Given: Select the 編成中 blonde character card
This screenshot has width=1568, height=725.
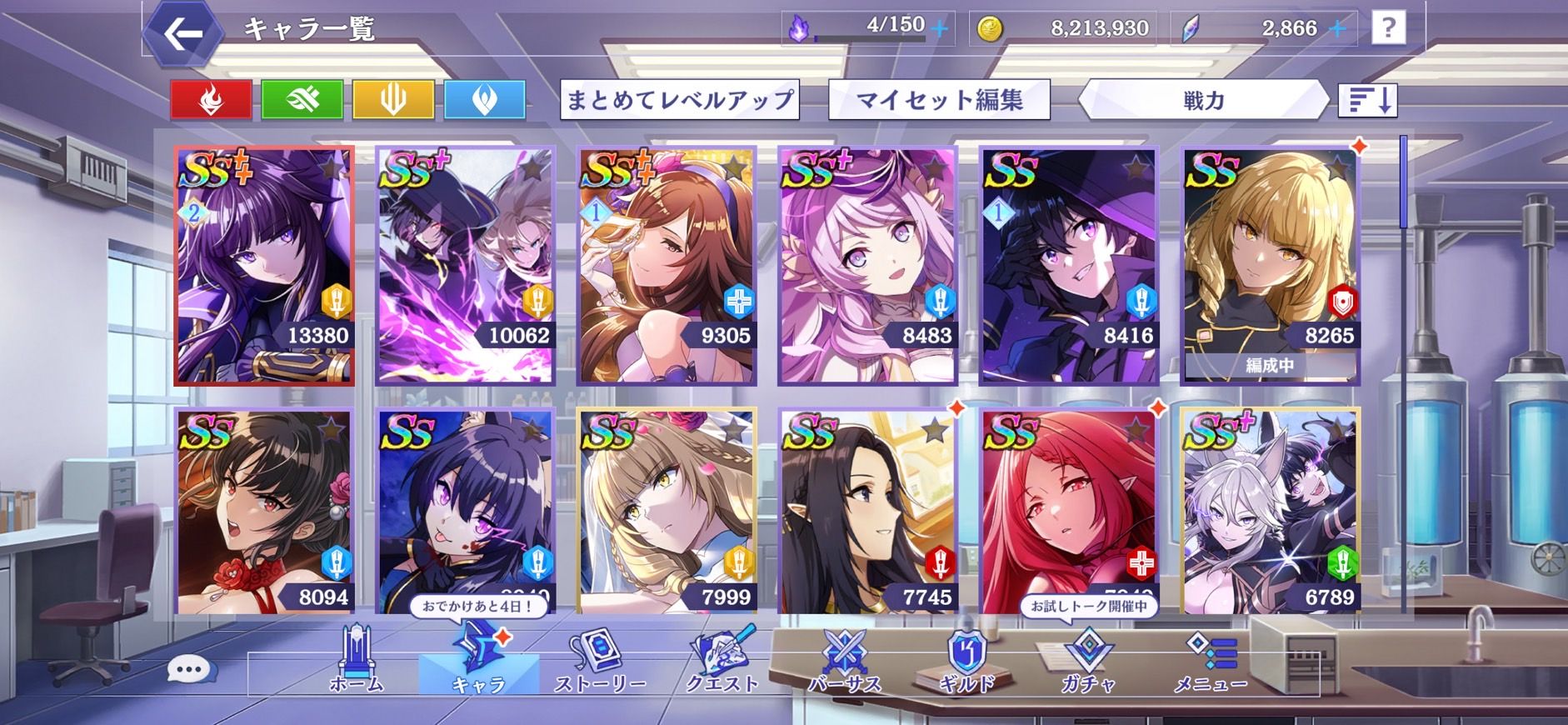Looking at the screenshot, I should coord(1271,266).
